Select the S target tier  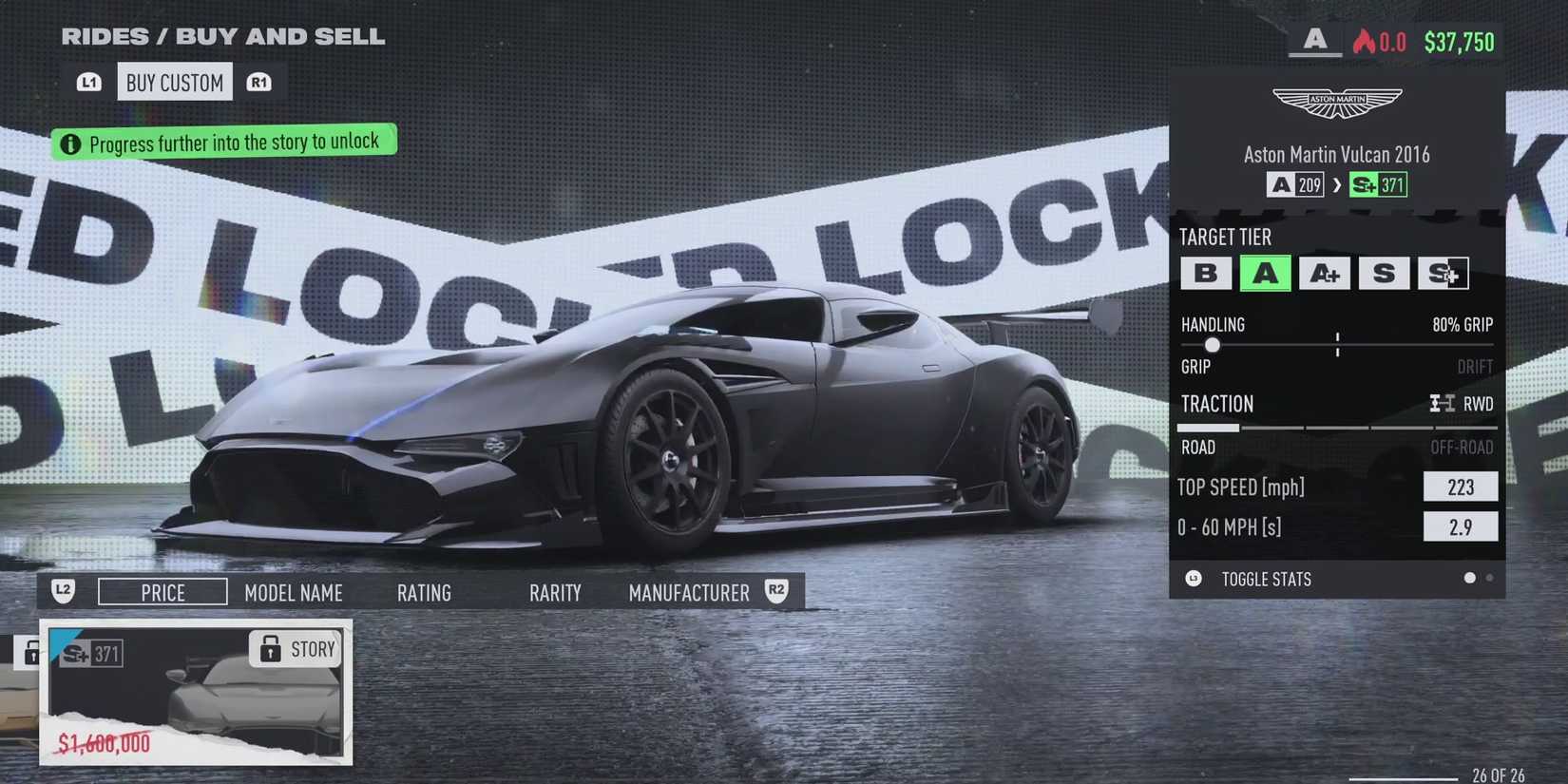(x=1385, y=274)
